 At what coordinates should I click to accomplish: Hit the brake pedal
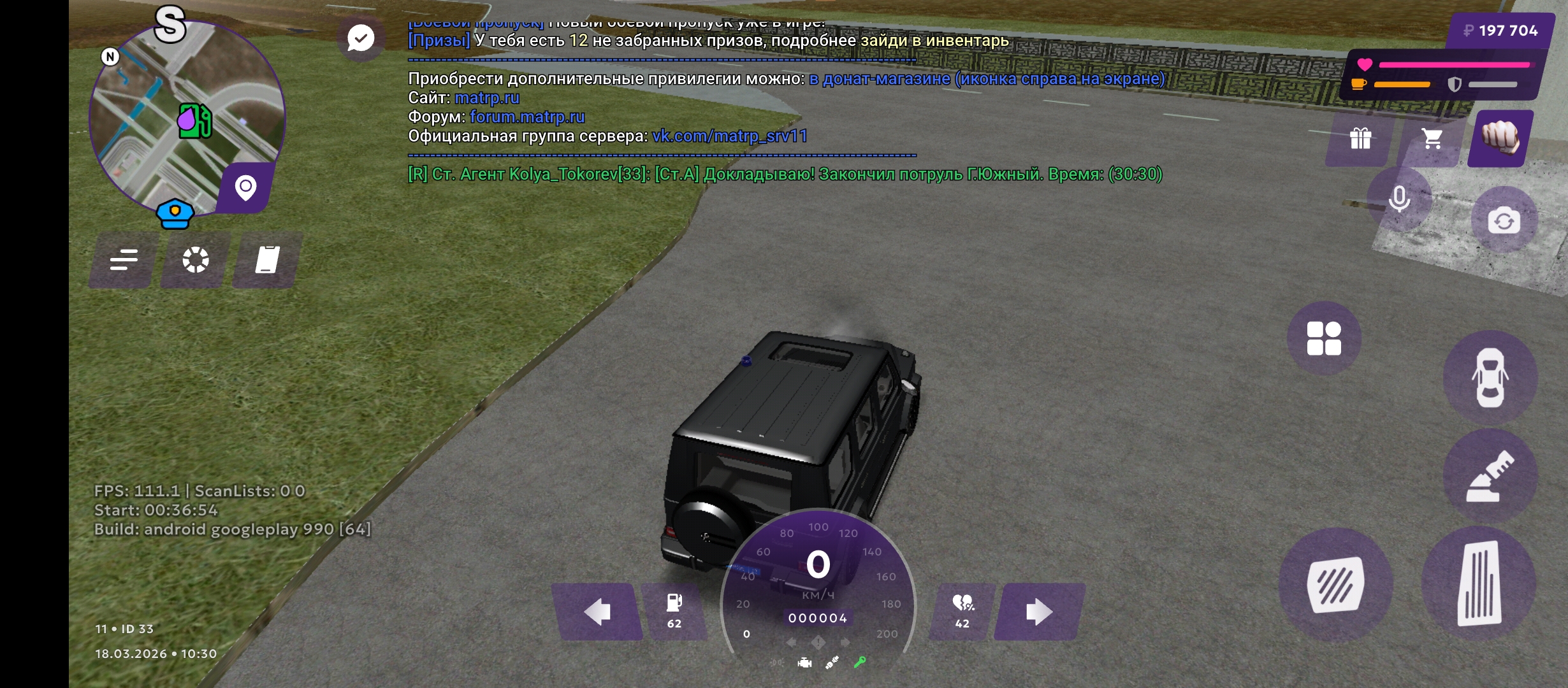click(1335, 584)
